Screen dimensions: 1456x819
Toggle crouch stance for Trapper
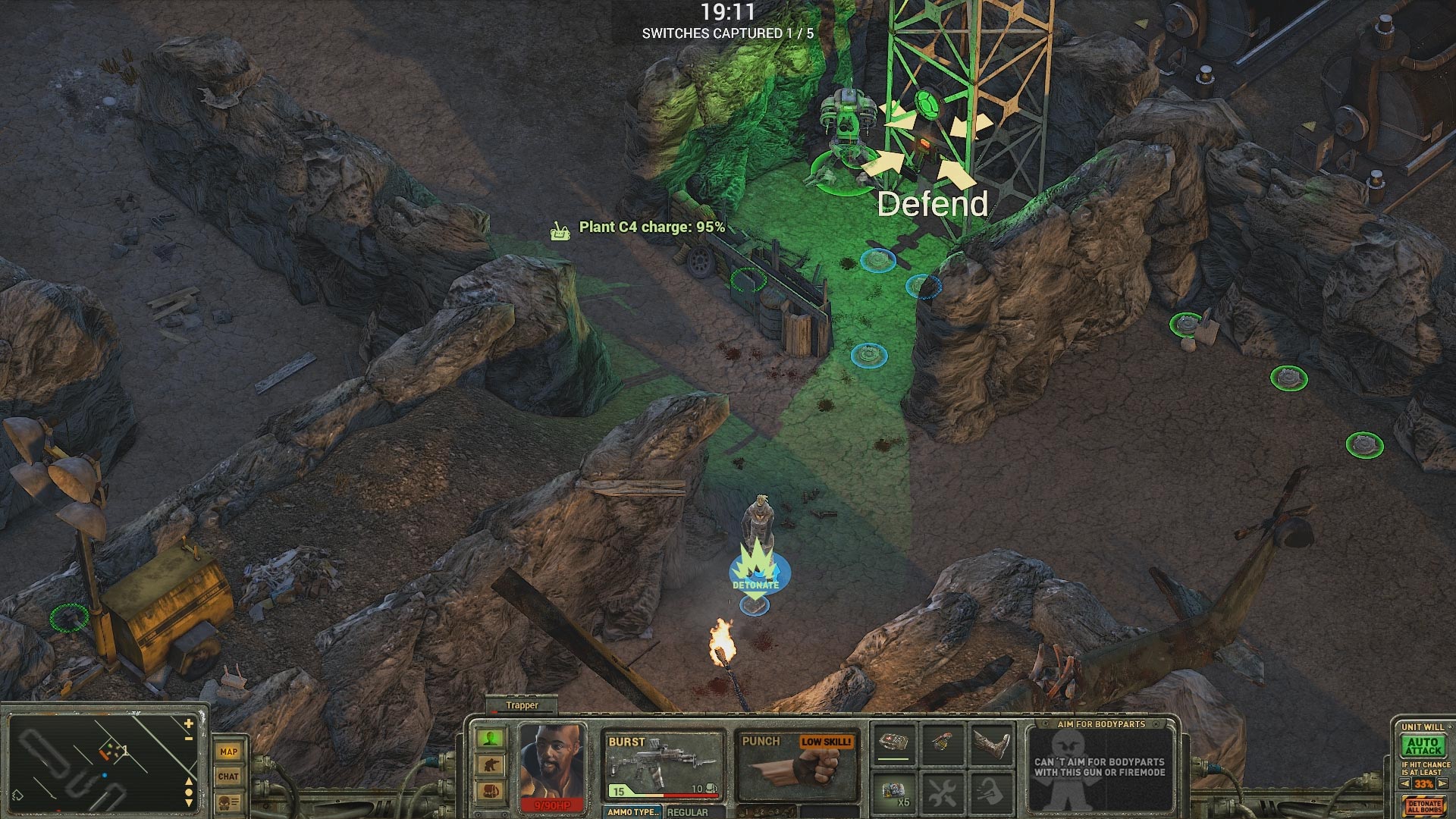491,764
